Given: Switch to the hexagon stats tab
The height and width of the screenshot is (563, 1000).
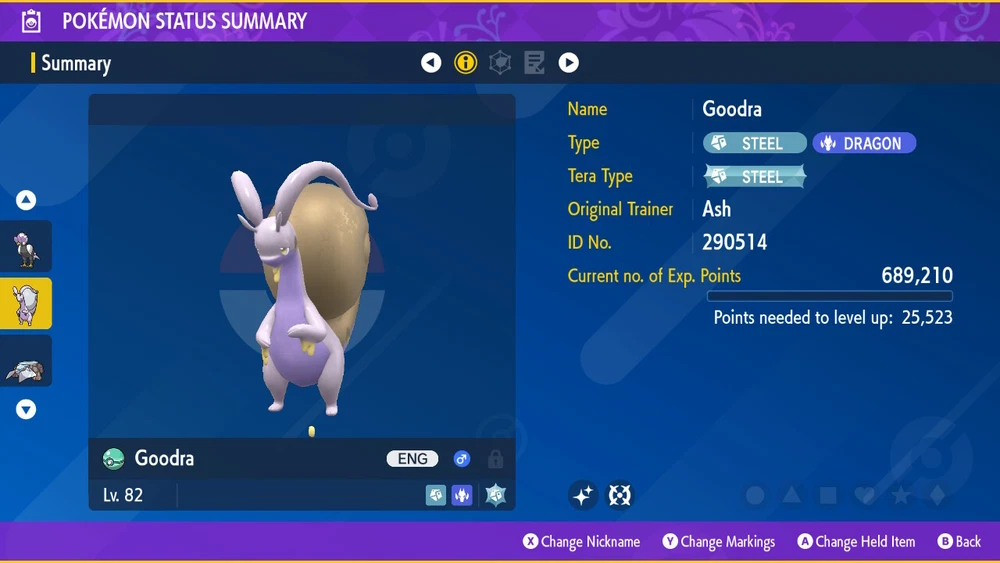Looking at the screenshot, I should pos(500,63).
